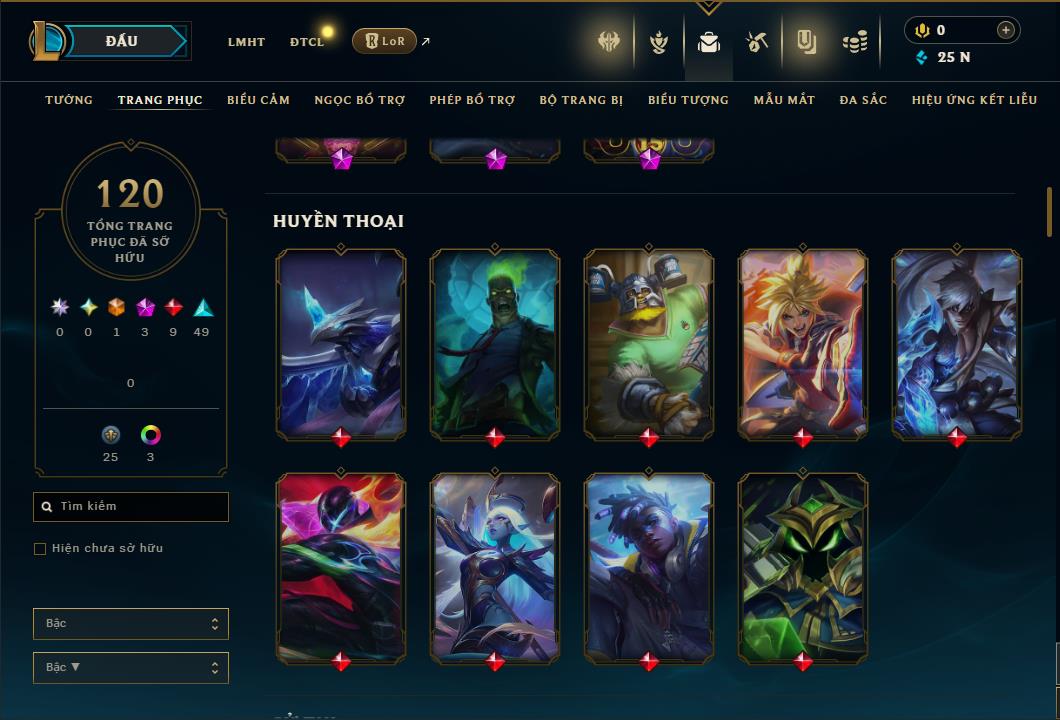Screen dimensions: 1060x720
Task: Select the NGỌC BỔ TRỢ tab
Action: coord(359,100)
